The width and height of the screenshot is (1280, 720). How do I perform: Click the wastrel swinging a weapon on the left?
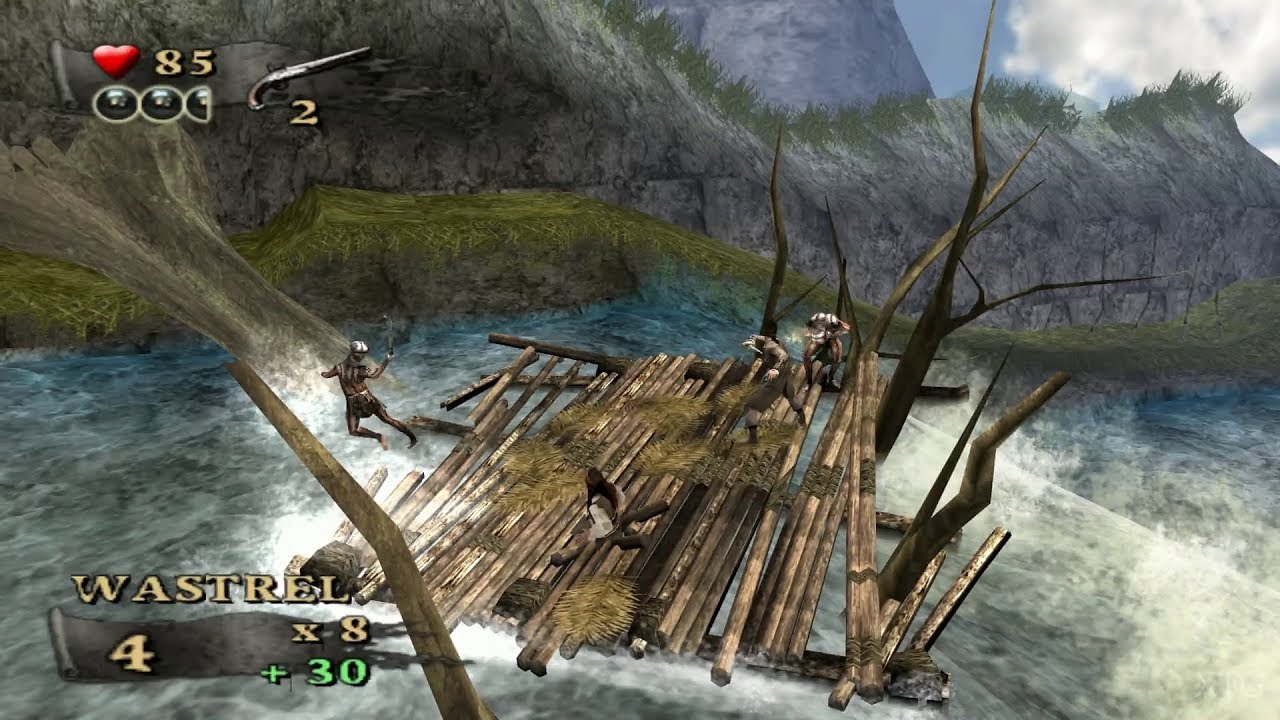point(363,390)
